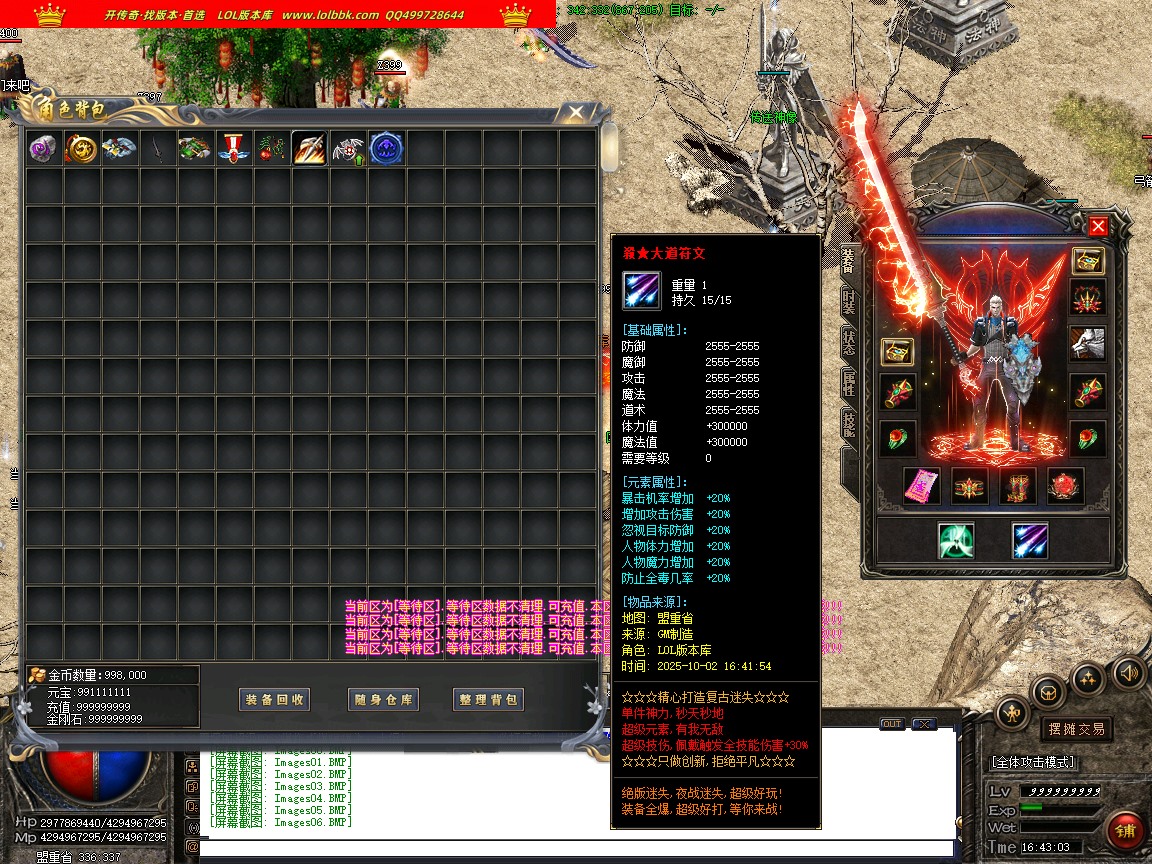
Task: Open the 随身仓库 portable warehouse
Action: 383,700
